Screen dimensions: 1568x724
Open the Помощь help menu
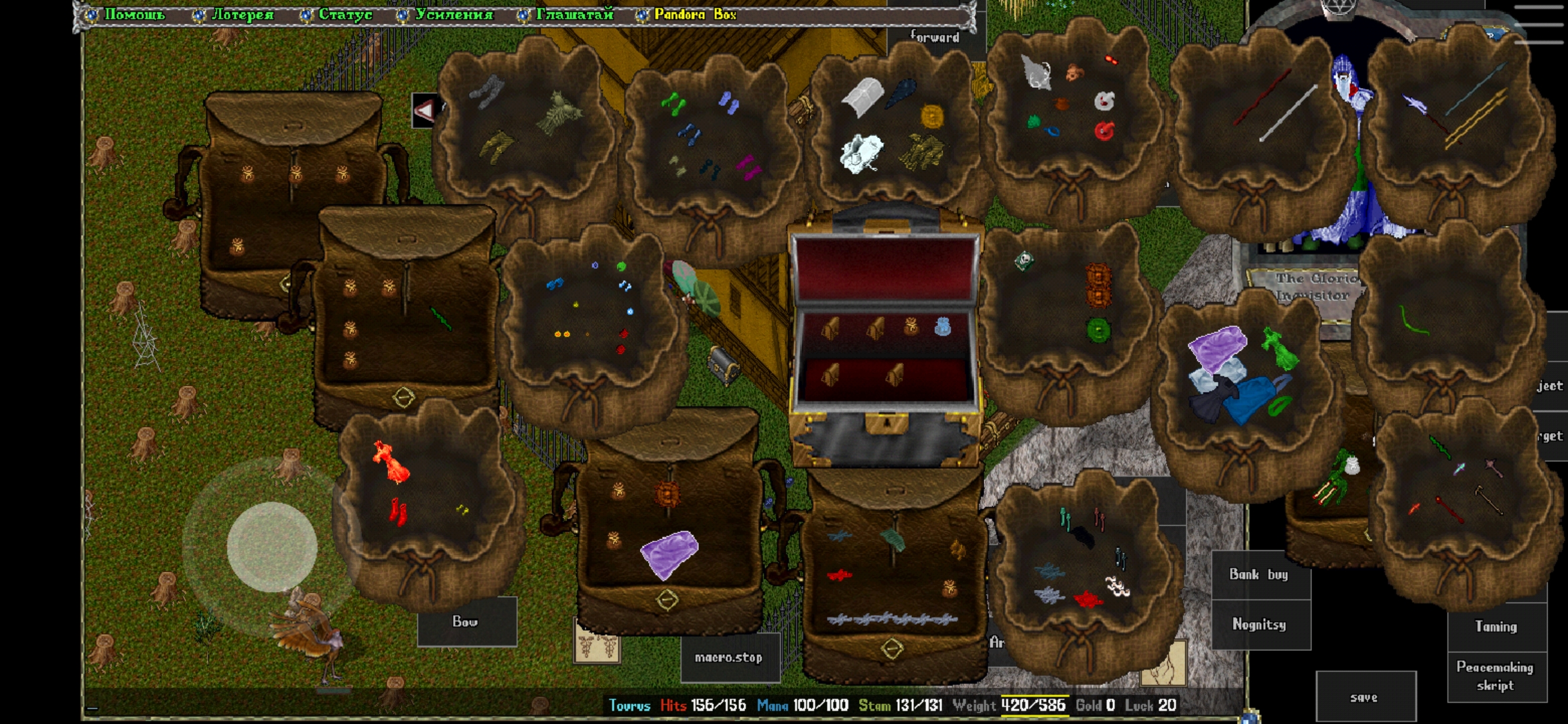(133, 14)
